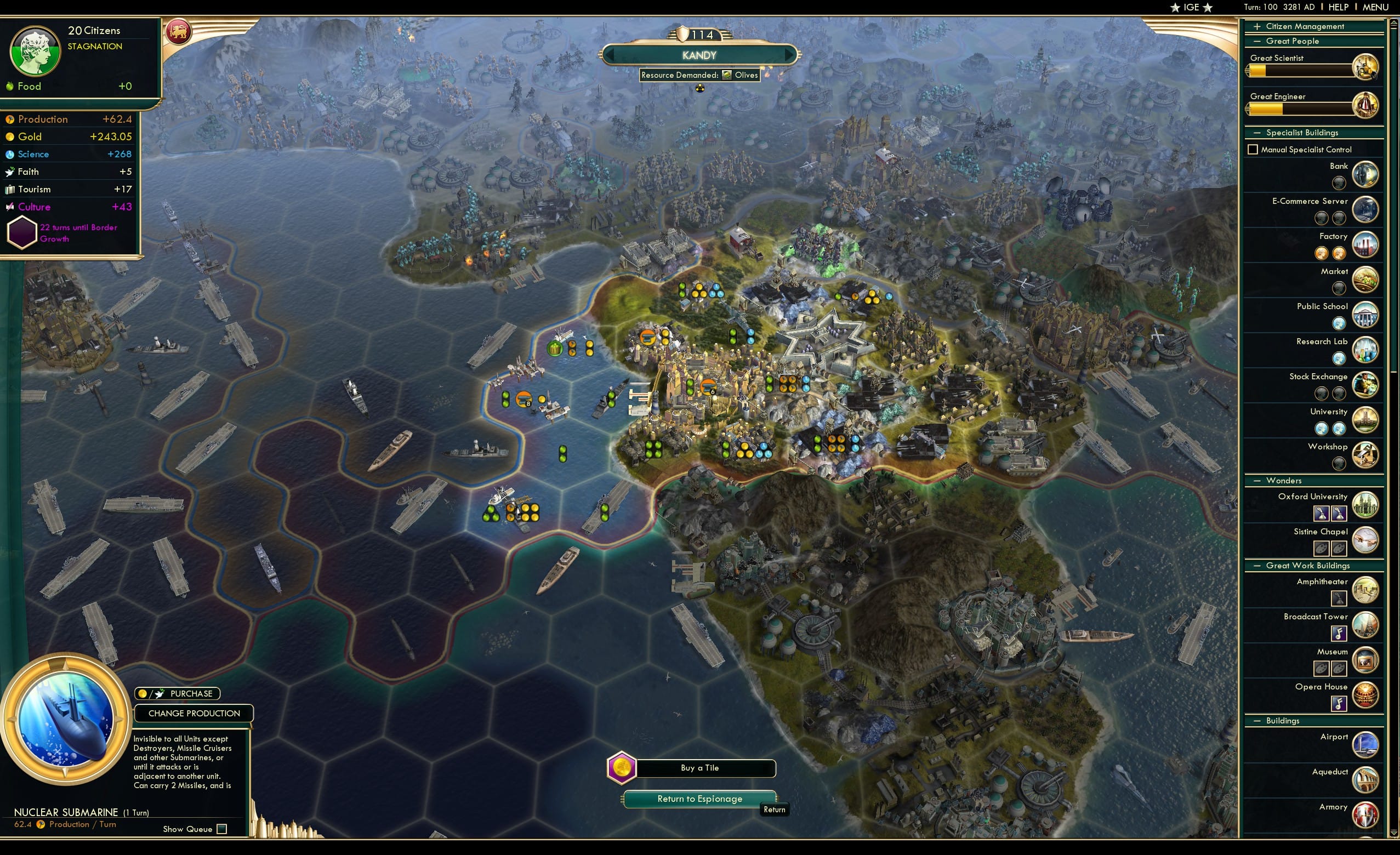The height and width of the screenshot is (855, 1400).
Task: Click HELP in the top bar
Action: point(1339,7)
